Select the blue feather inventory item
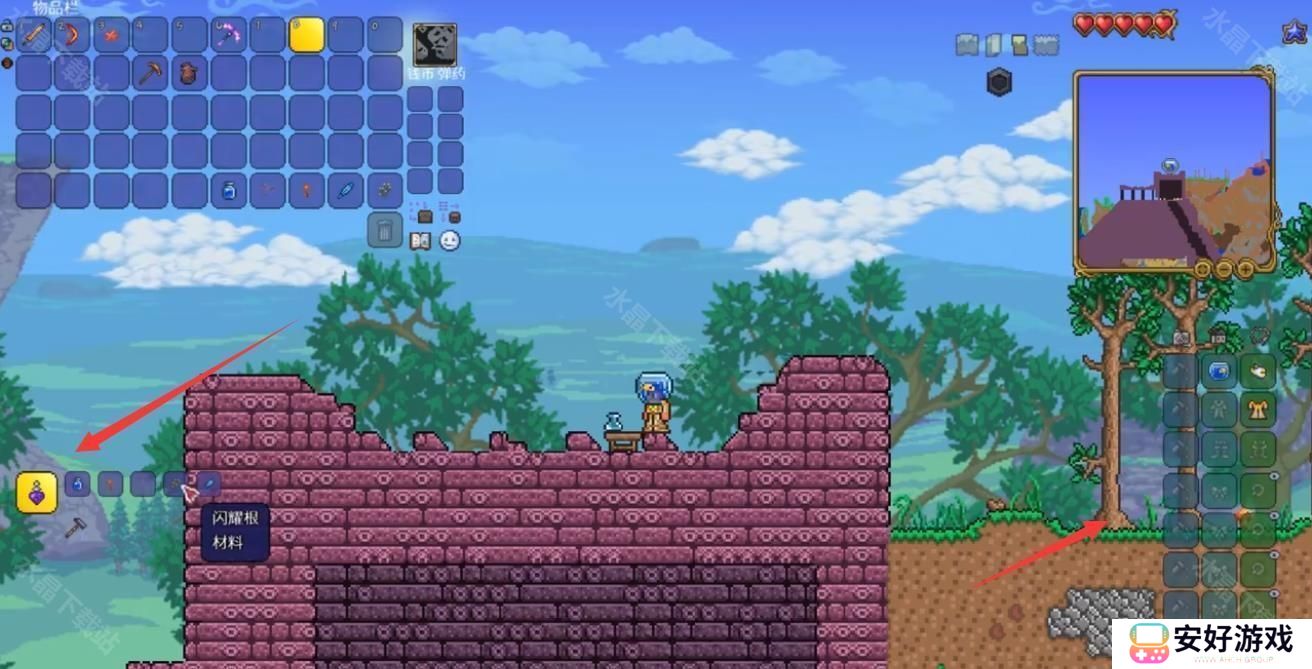The width and height of the screenshot is (1312, 669). point(345,190)
